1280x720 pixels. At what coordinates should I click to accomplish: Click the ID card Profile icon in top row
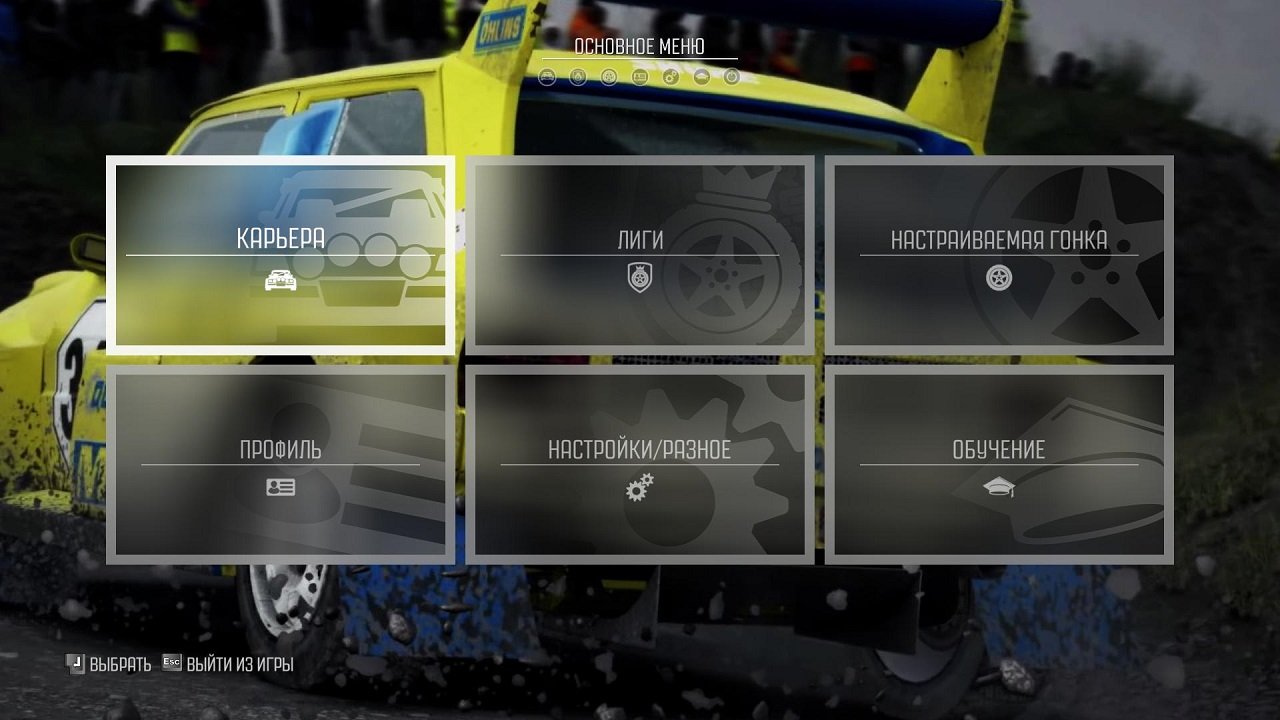click(x=639, y=77)
